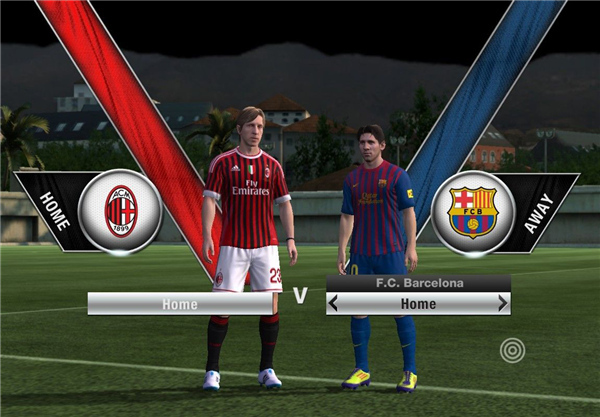
Task: Select the FC Barcelona away team crest
Action: tap(472, 212)
